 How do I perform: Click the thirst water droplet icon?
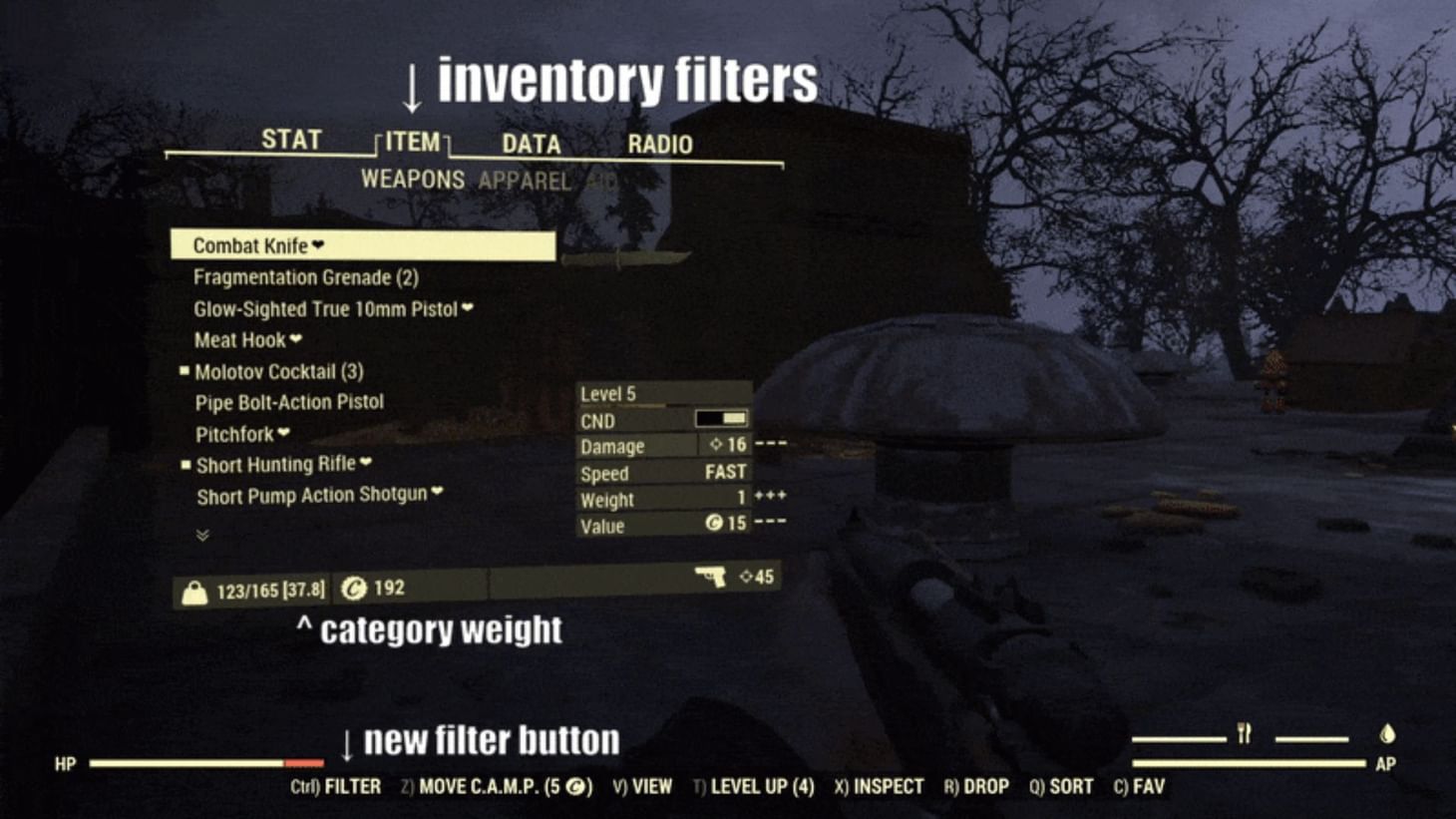[1388, 733]
